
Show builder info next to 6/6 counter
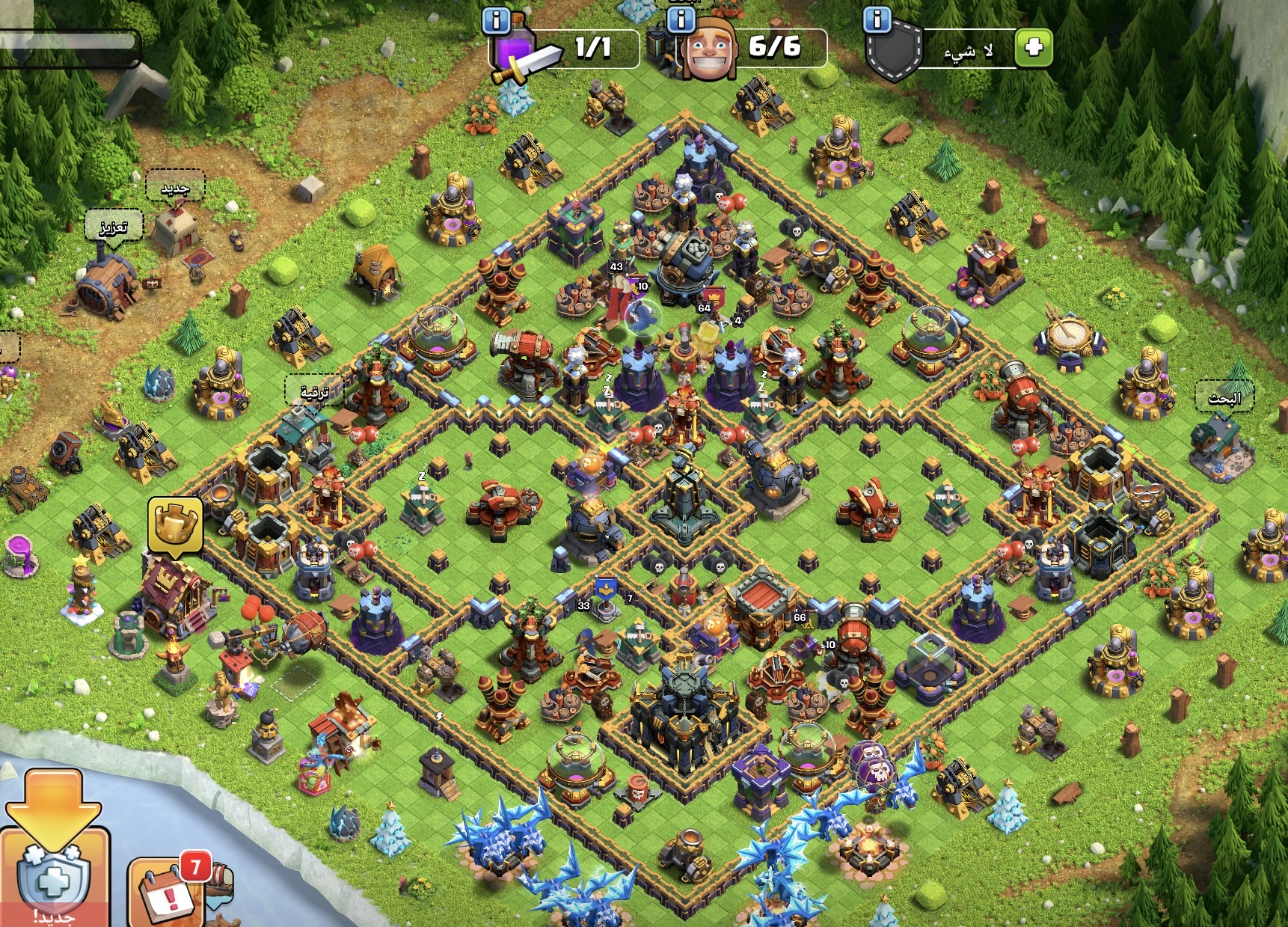pyautogui.click(x=681, y=20)
